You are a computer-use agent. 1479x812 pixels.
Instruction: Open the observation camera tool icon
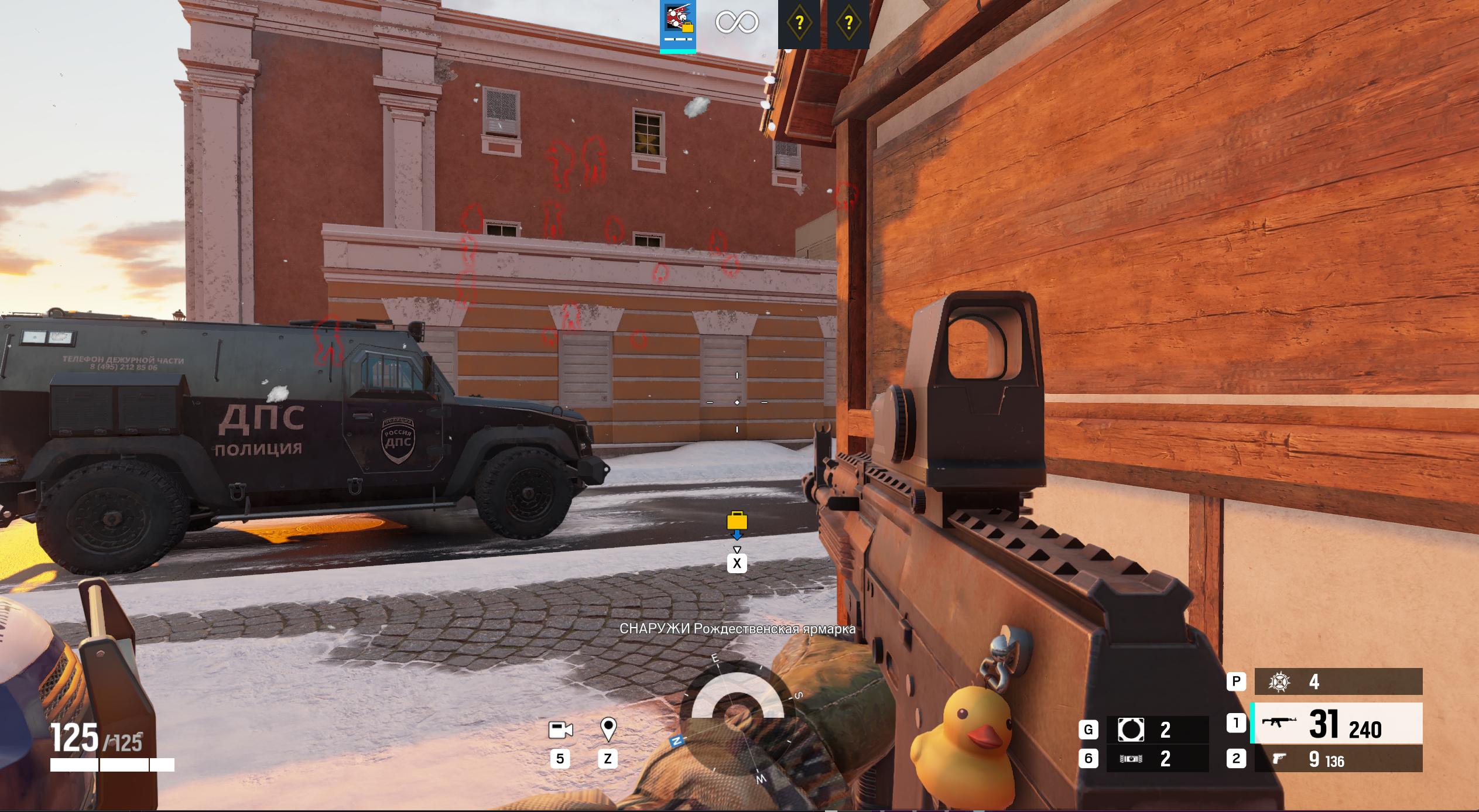pos(560,730)
